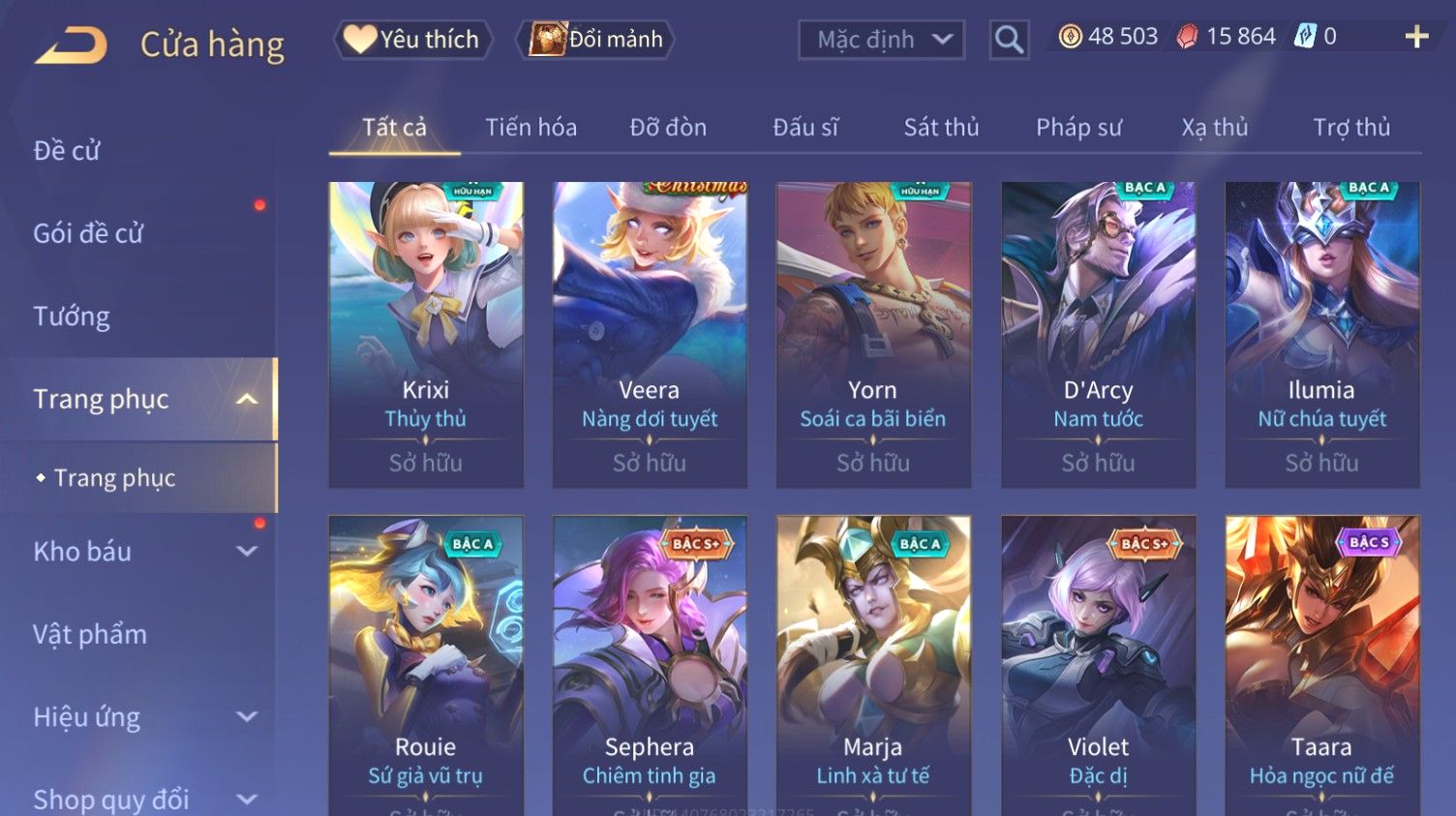Screen dimensions: 1456x816
Task: Open the Yêu thích favorites list
Action: pos(413,40)
